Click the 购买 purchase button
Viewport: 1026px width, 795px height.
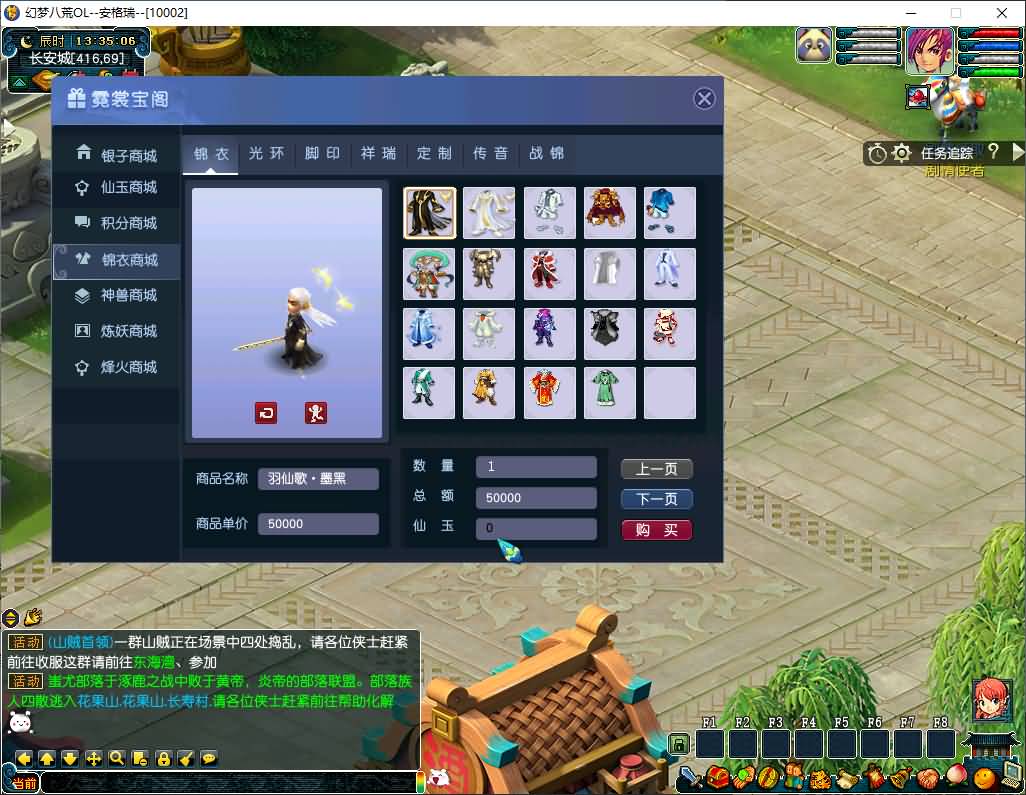click(x=656, y=530)
